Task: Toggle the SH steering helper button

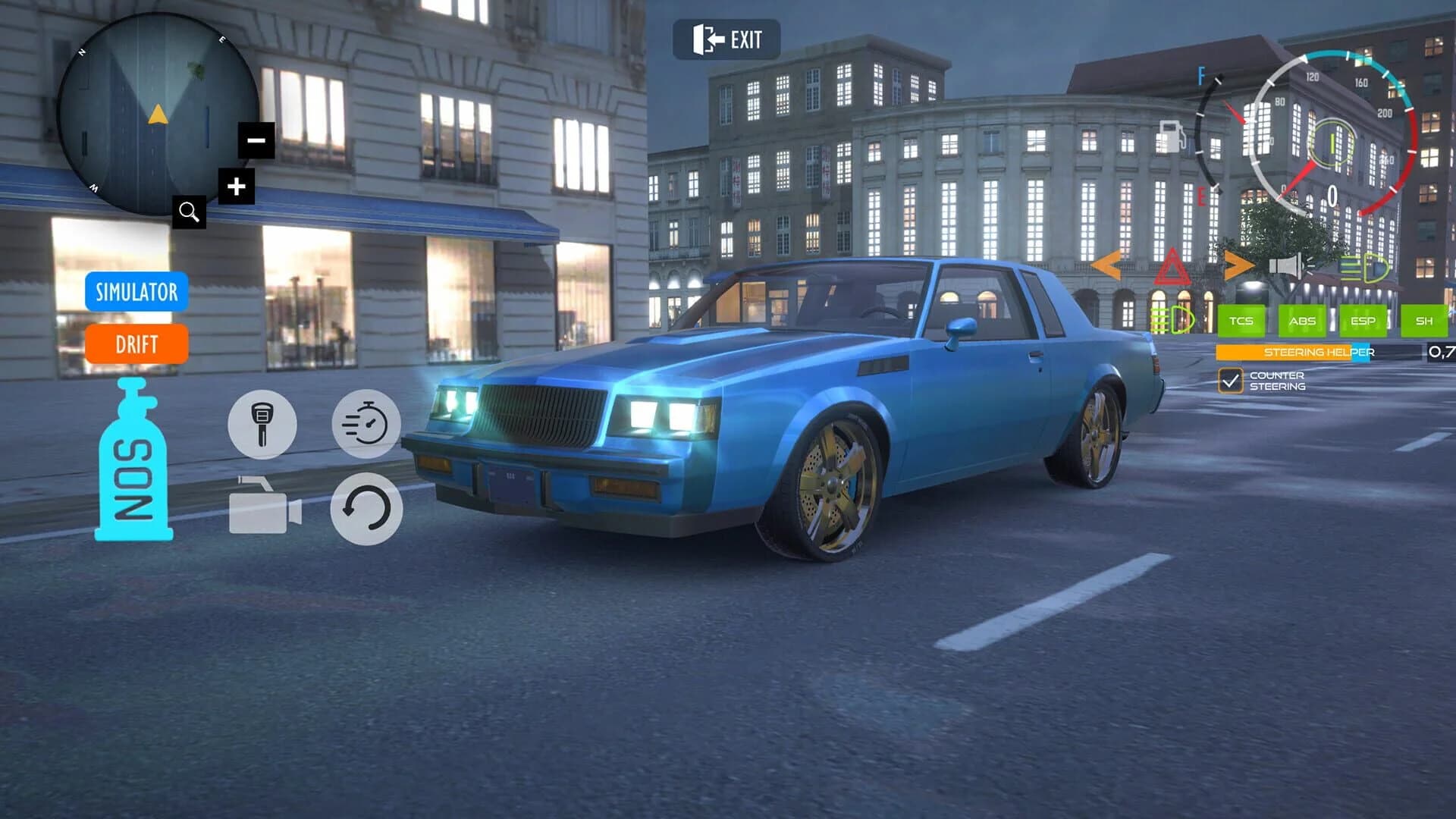Action: 1423,322
